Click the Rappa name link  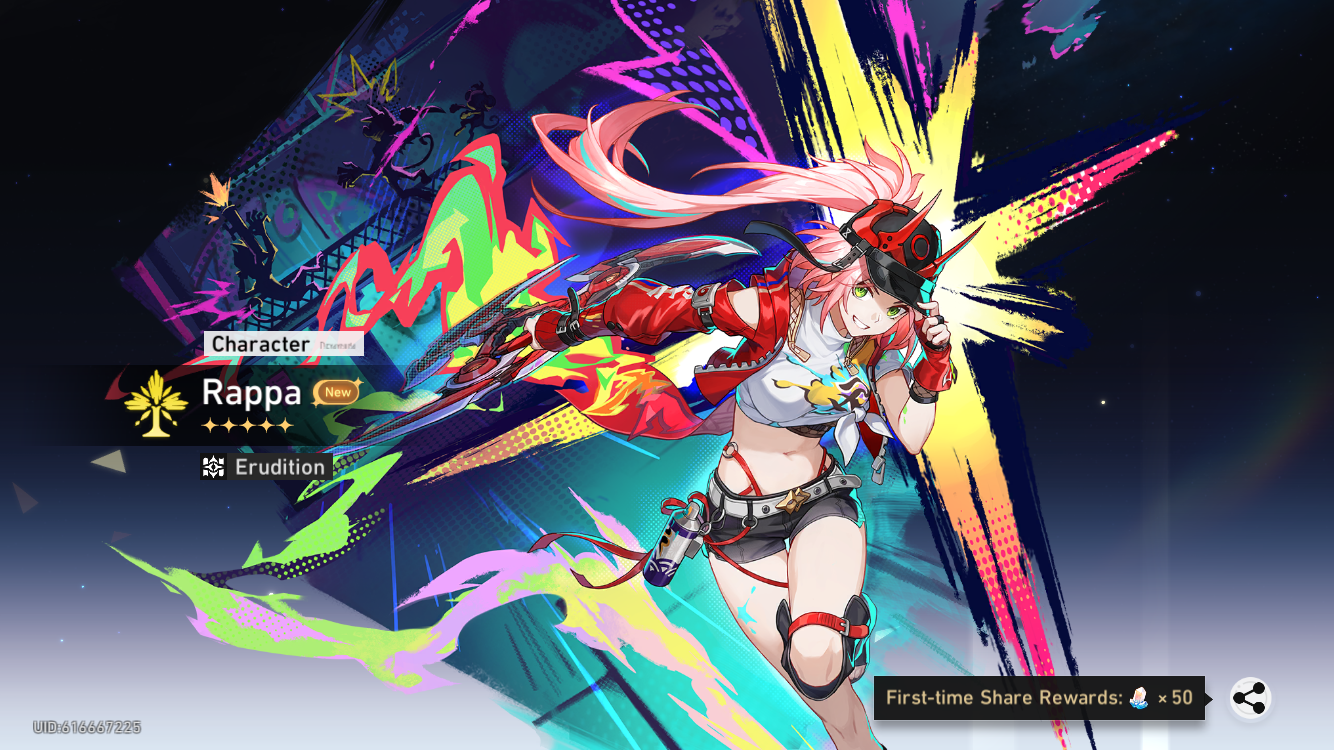[253, 393]
